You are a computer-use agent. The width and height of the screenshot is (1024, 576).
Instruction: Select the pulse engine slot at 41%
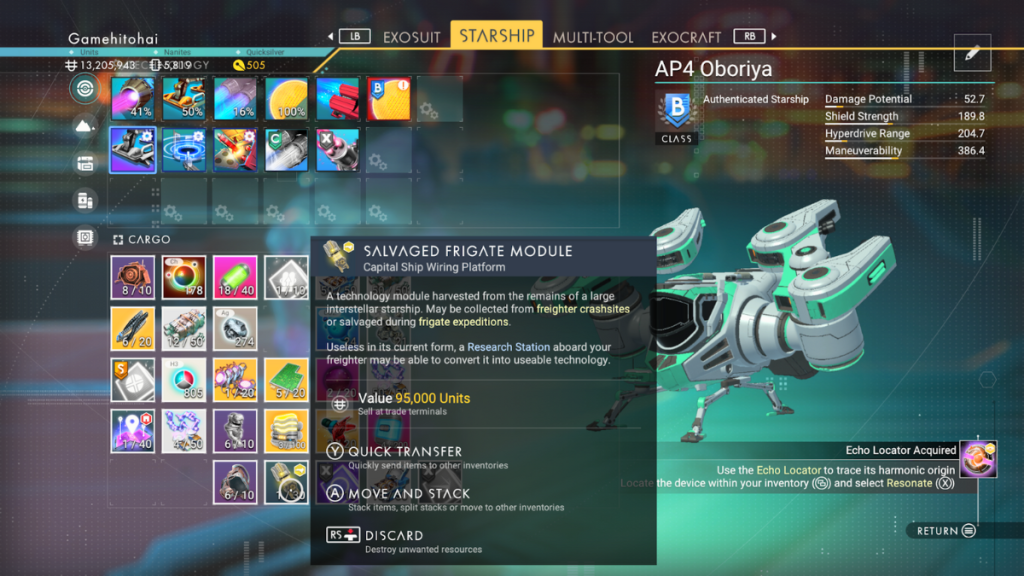(132, 98)
